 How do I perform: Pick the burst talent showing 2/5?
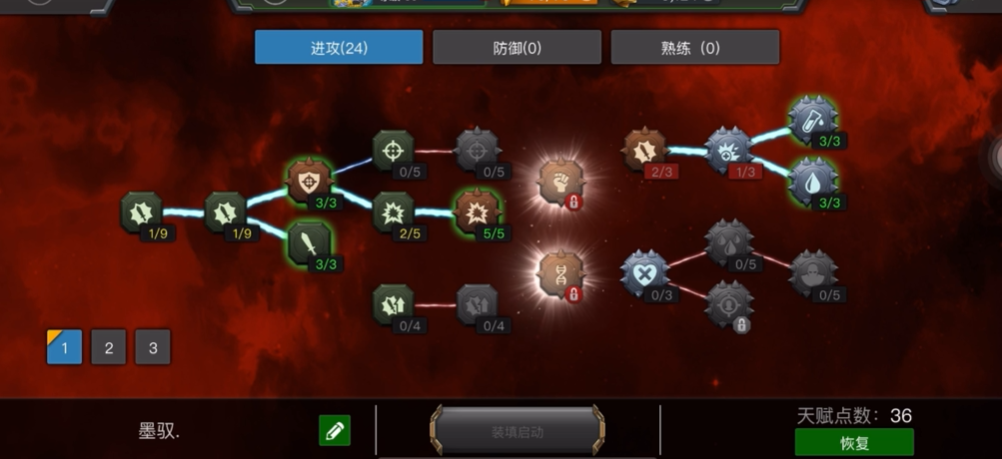pos(393,212)
